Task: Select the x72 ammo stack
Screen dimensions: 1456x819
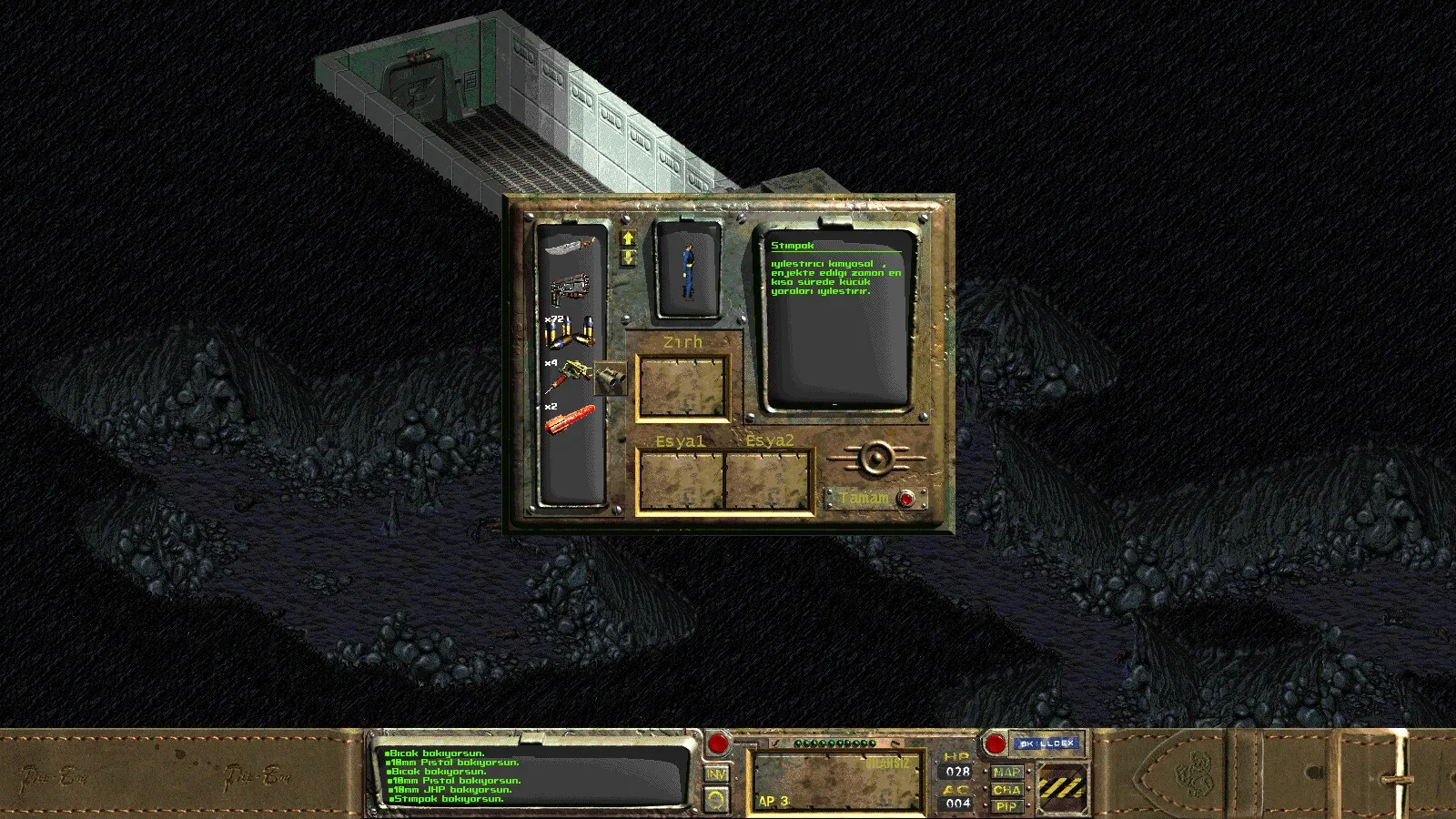Action: 570,333
